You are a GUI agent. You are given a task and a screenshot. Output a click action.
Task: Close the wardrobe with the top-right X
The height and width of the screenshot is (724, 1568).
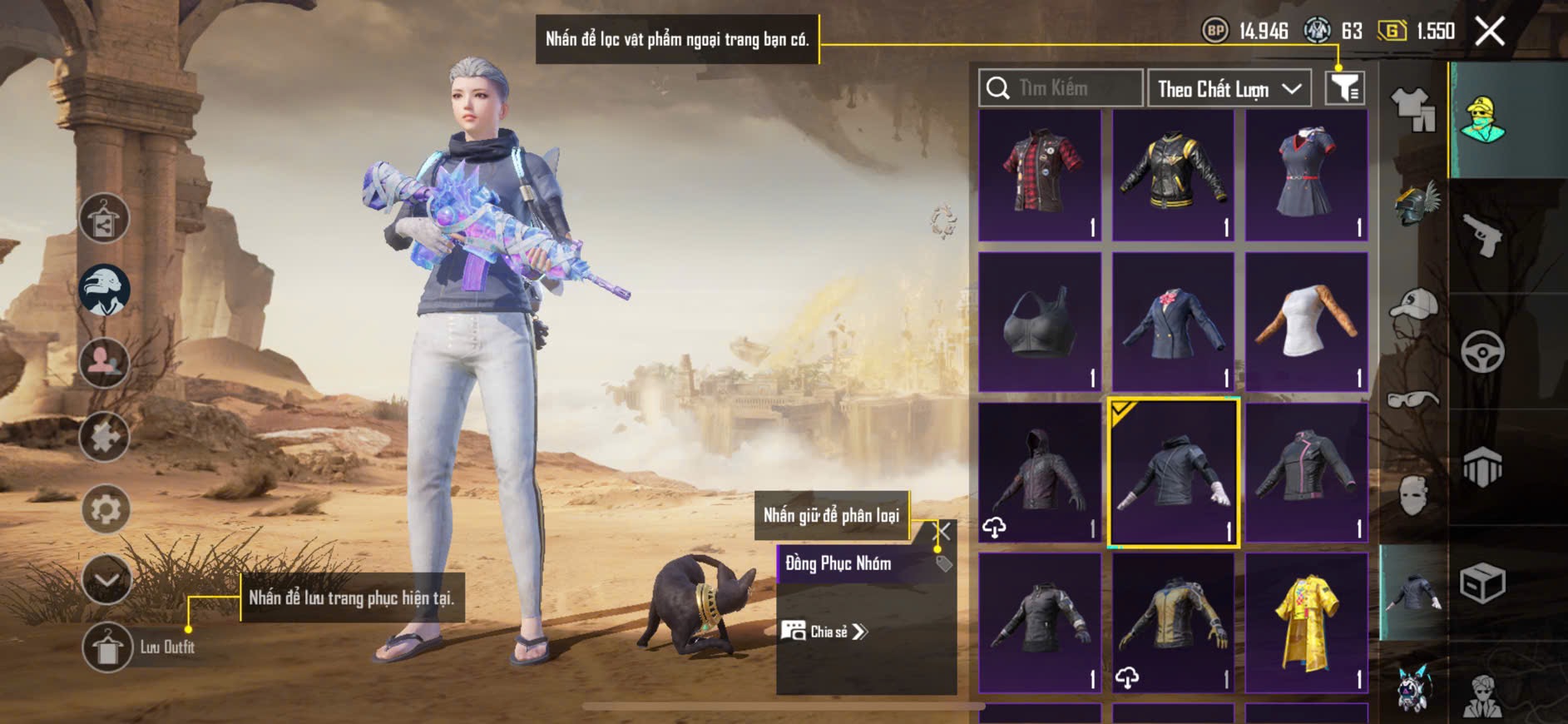pyautogui.click(x=1490, y=32)
